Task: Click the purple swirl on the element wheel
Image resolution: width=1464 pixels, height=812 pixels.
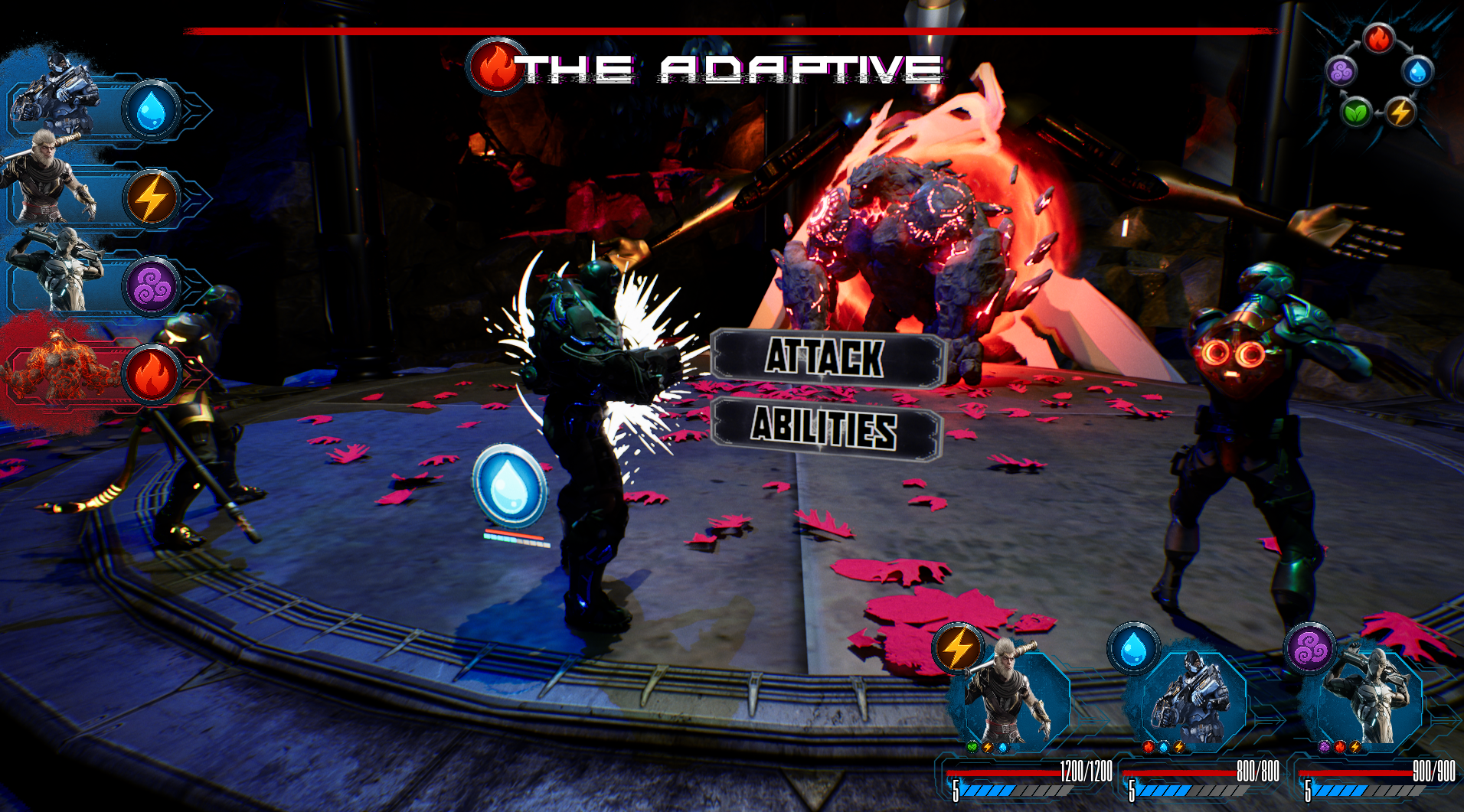Action: (1341, 72)
